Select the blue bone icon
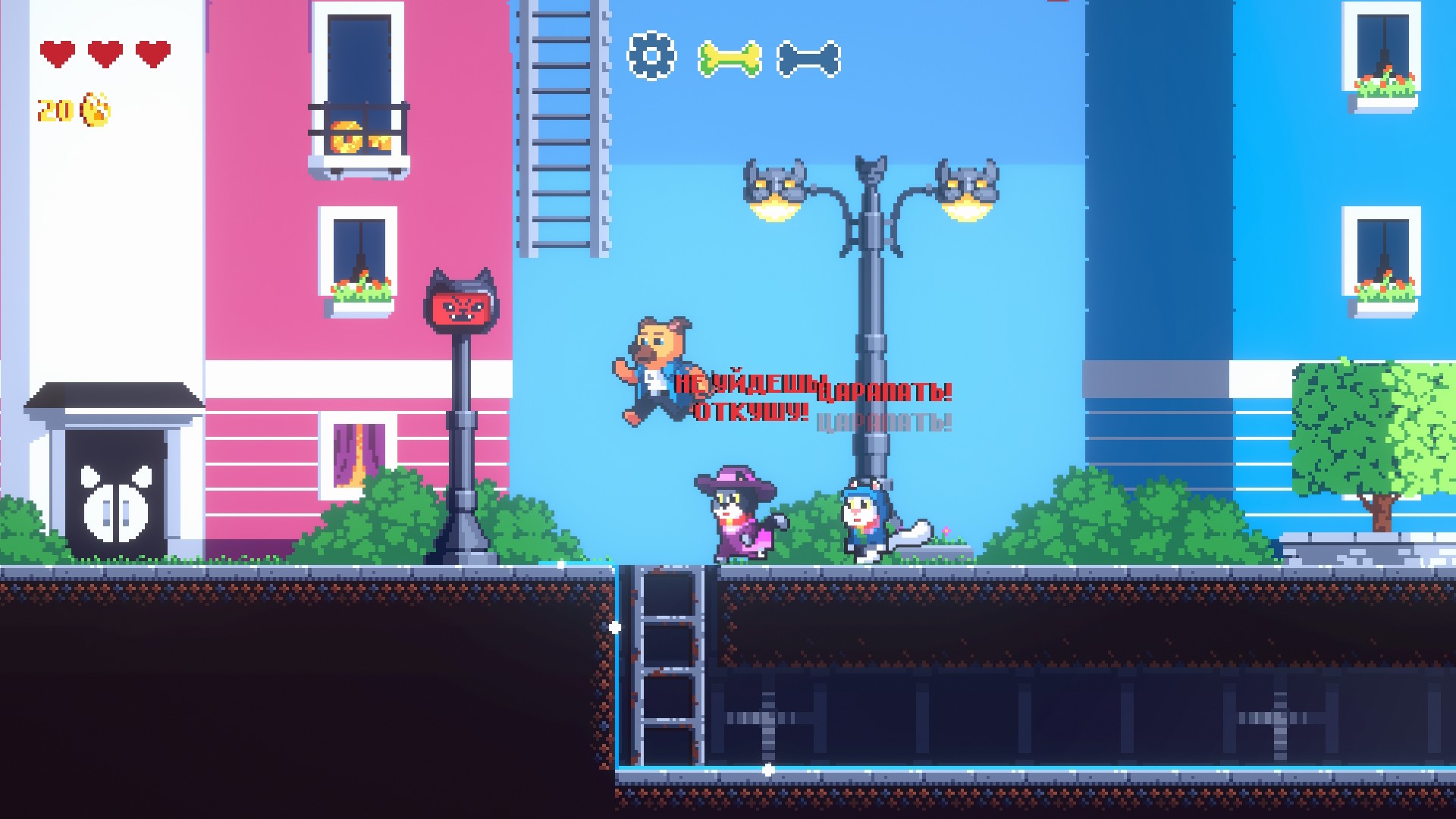Viewport: 1456px width, 819px height. [x=808, y=58]
